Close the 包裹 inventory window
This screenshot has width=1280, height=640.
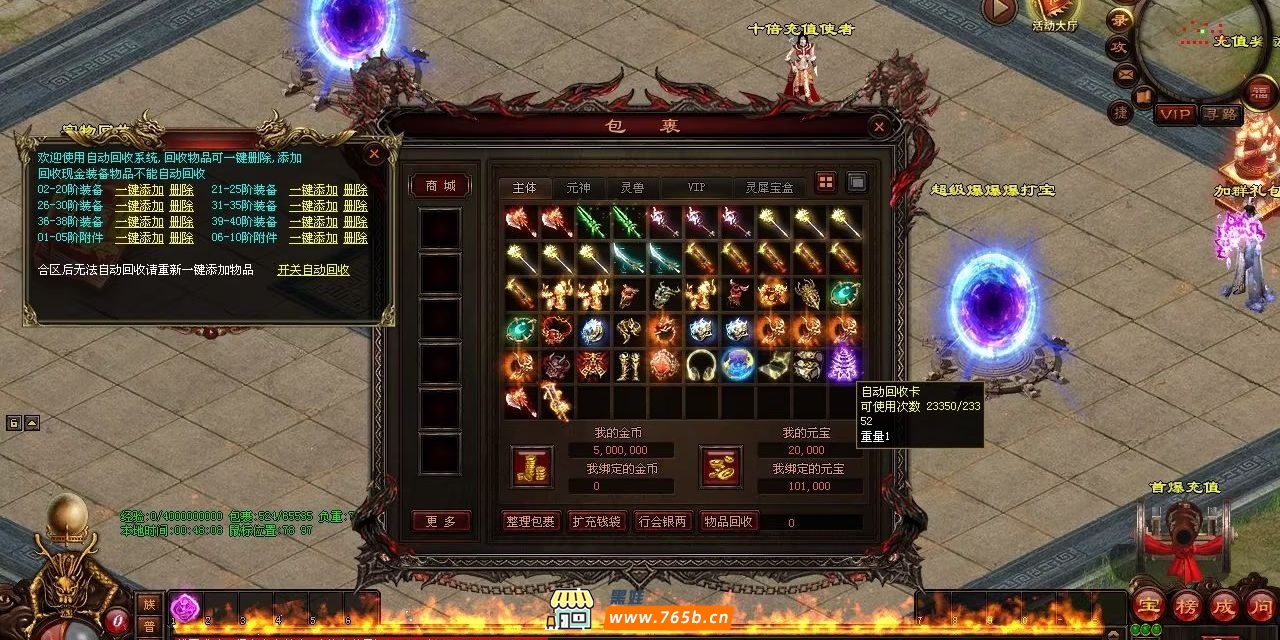tap(878, 126)
